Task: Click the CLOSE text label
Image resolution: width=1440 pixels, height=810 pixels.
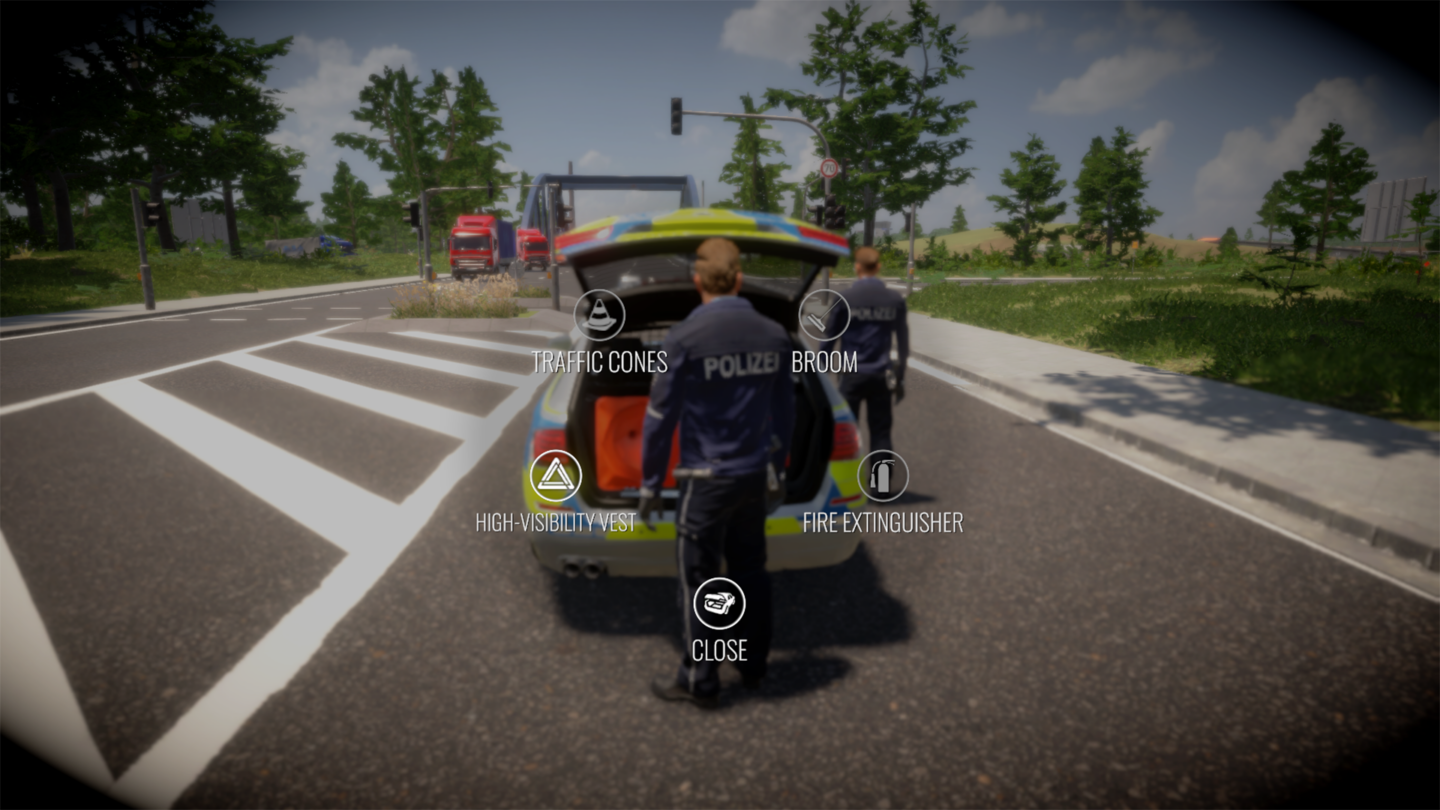Action: coord(721,651)
